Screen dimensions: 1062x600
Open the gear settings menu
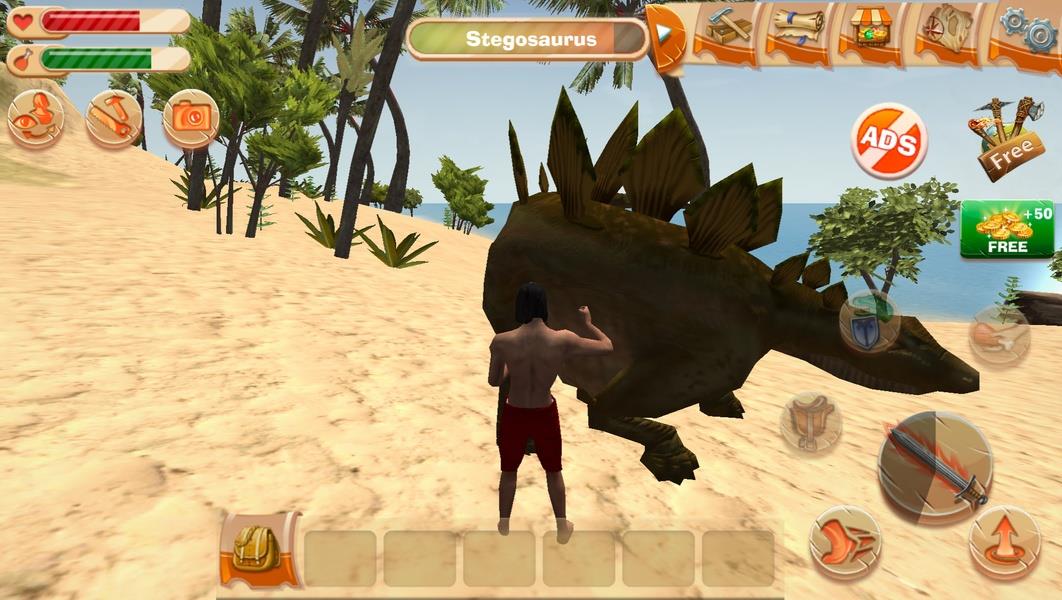1027,30
